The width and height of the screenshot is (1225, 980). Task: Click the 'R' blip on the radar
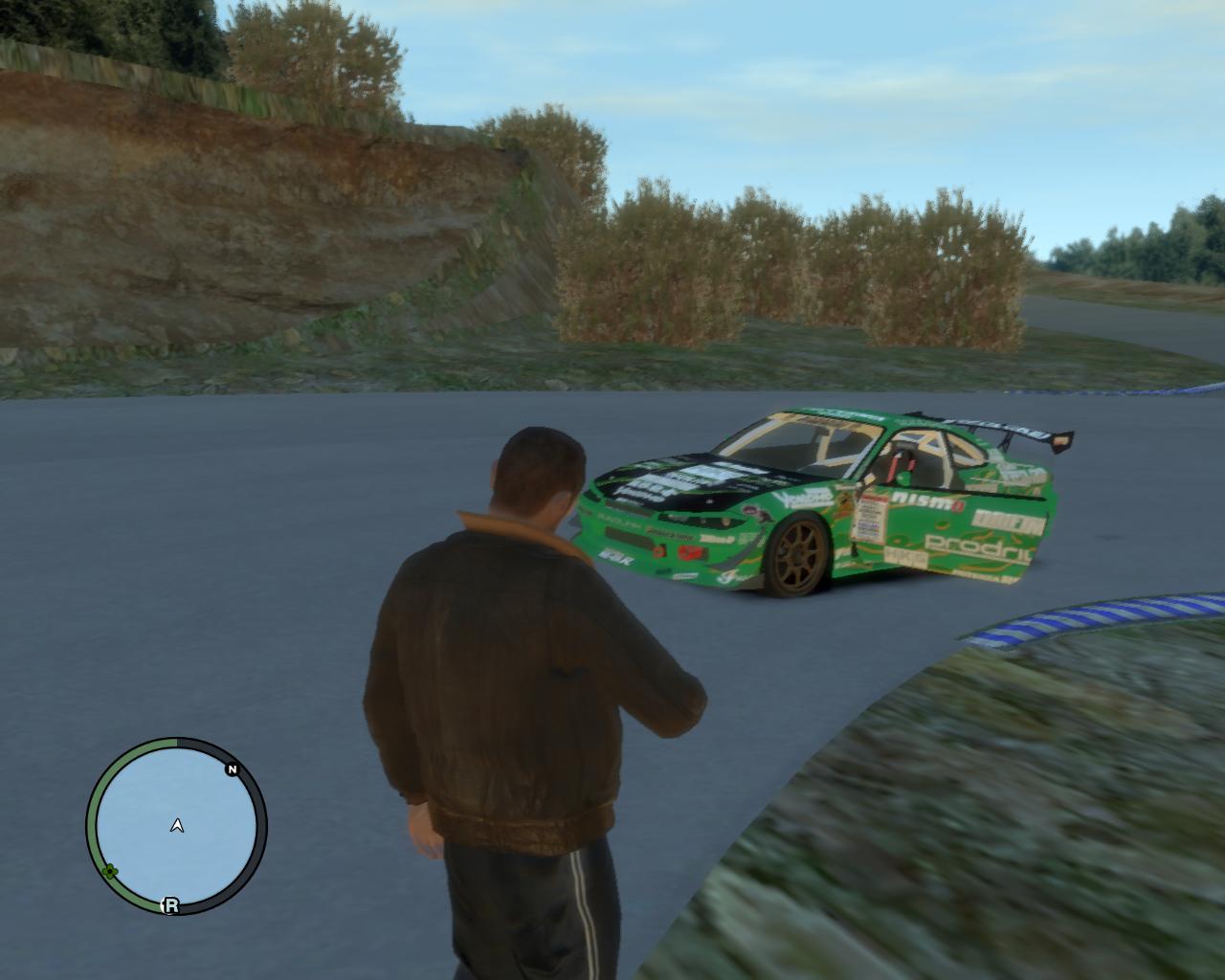click(171, 904)
